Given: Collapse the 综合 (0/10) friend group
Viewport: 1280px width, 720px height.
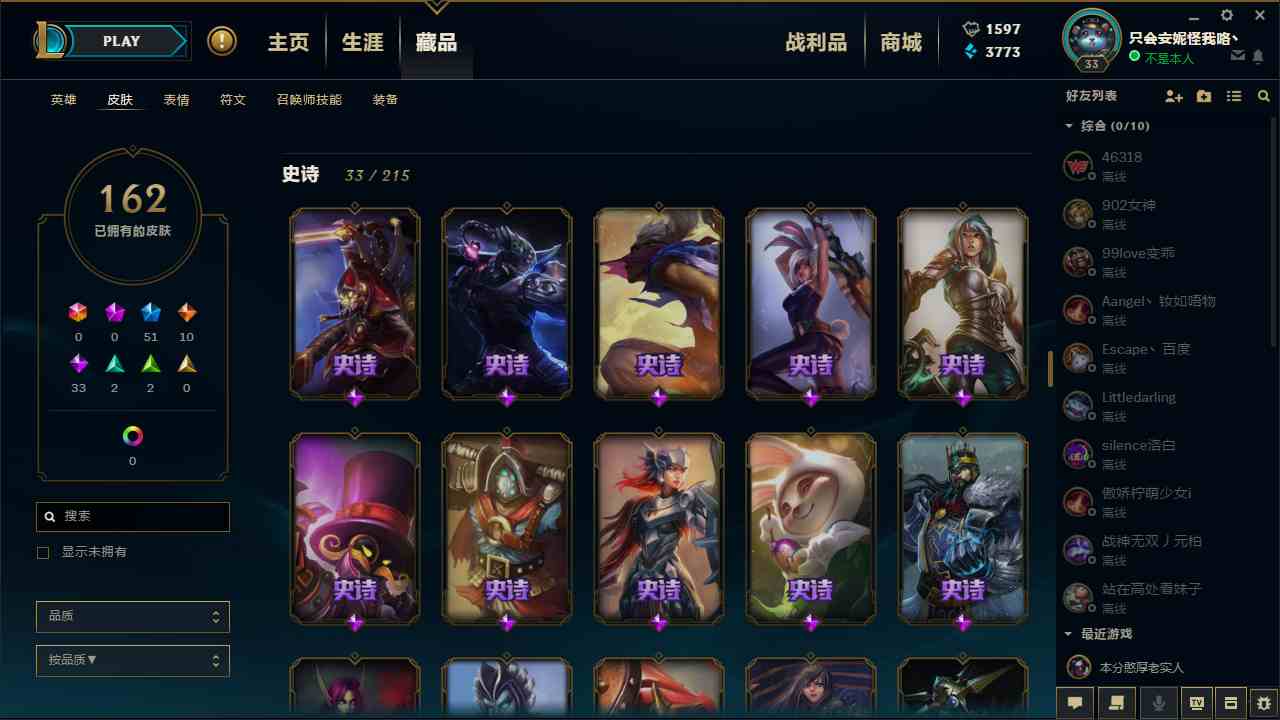Looking at the screenshot, I should click(x=1069, y=126).
